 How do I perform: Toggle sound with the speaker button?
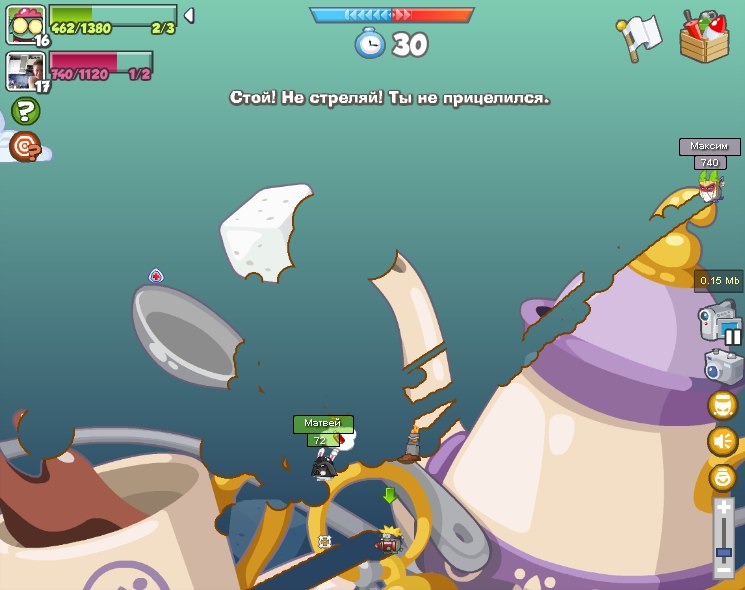[722, 441]
